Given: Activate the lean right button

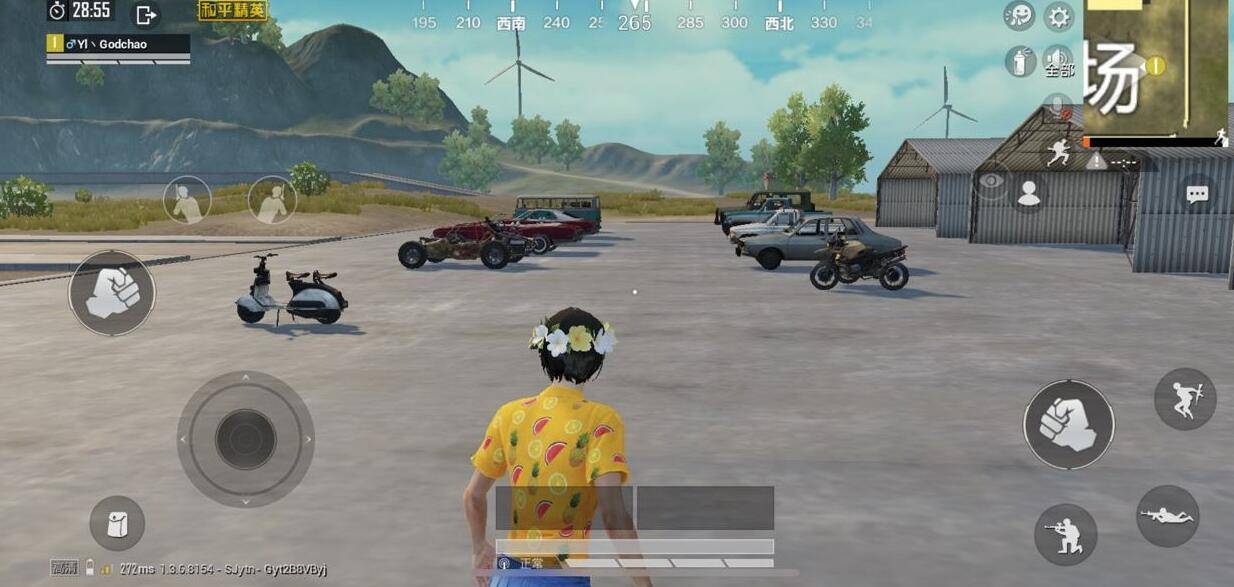Looking at the screenshot, I should pos(271,200).
